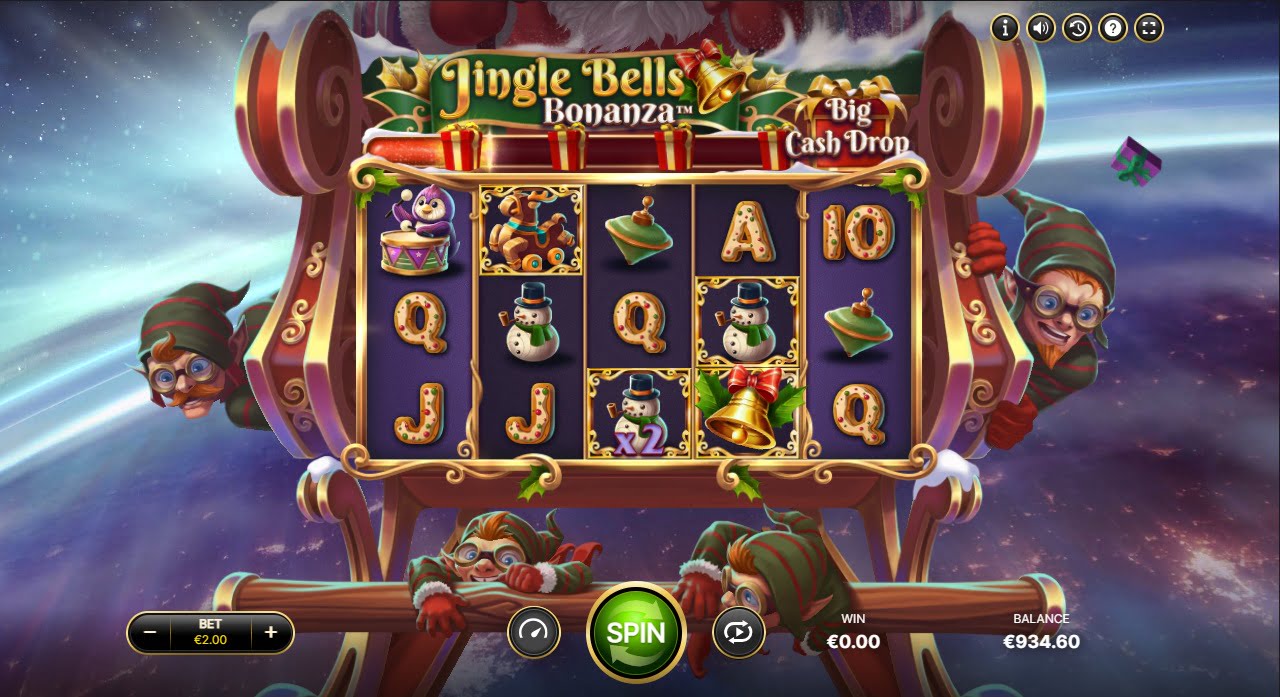The image size is (1280, 697).
Task: Open the turbo speed gauge button
Action: (x=534, y=632)
